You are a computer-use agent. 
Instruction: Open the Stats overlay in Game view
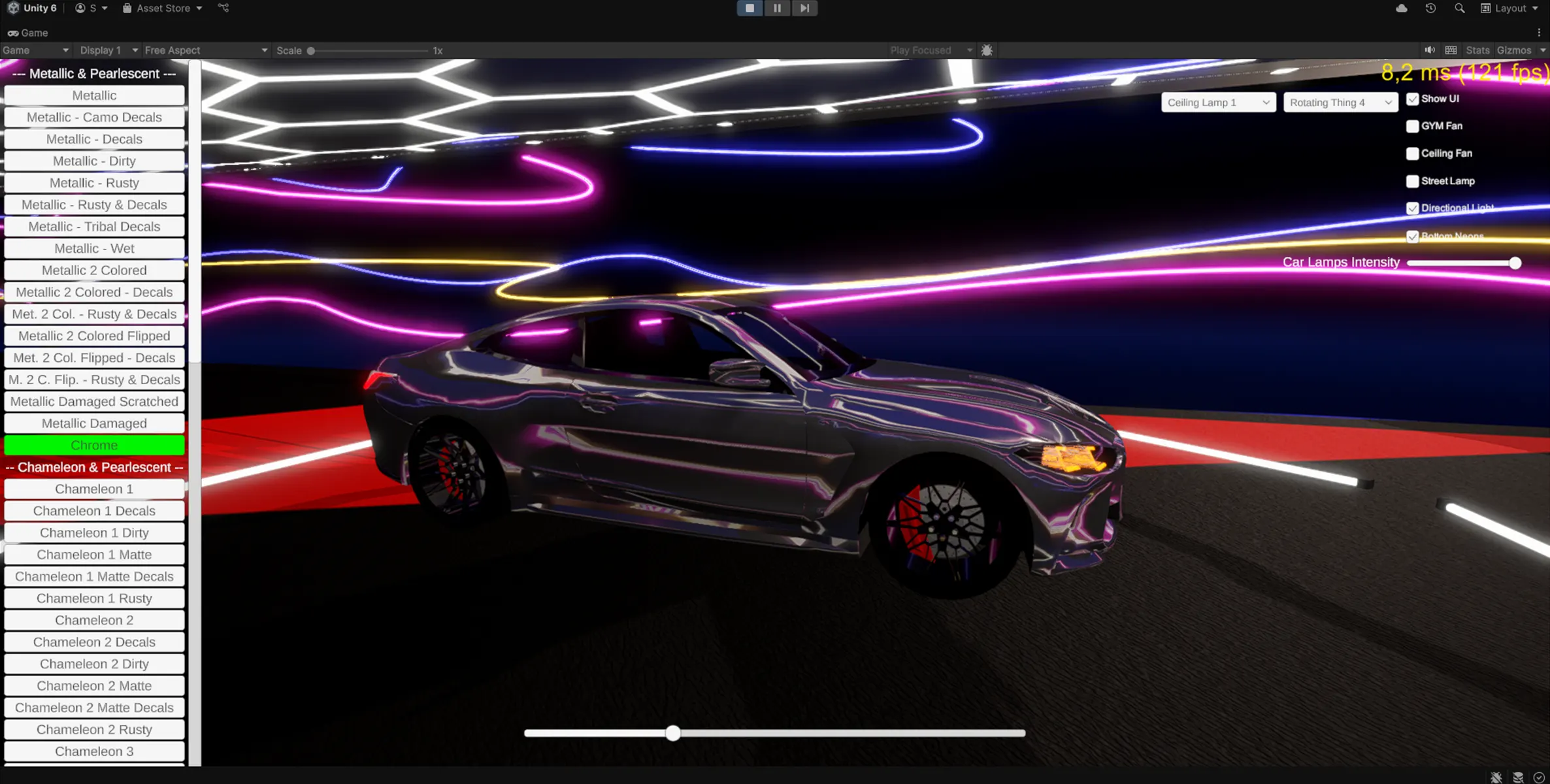(x=1477, y=50)
